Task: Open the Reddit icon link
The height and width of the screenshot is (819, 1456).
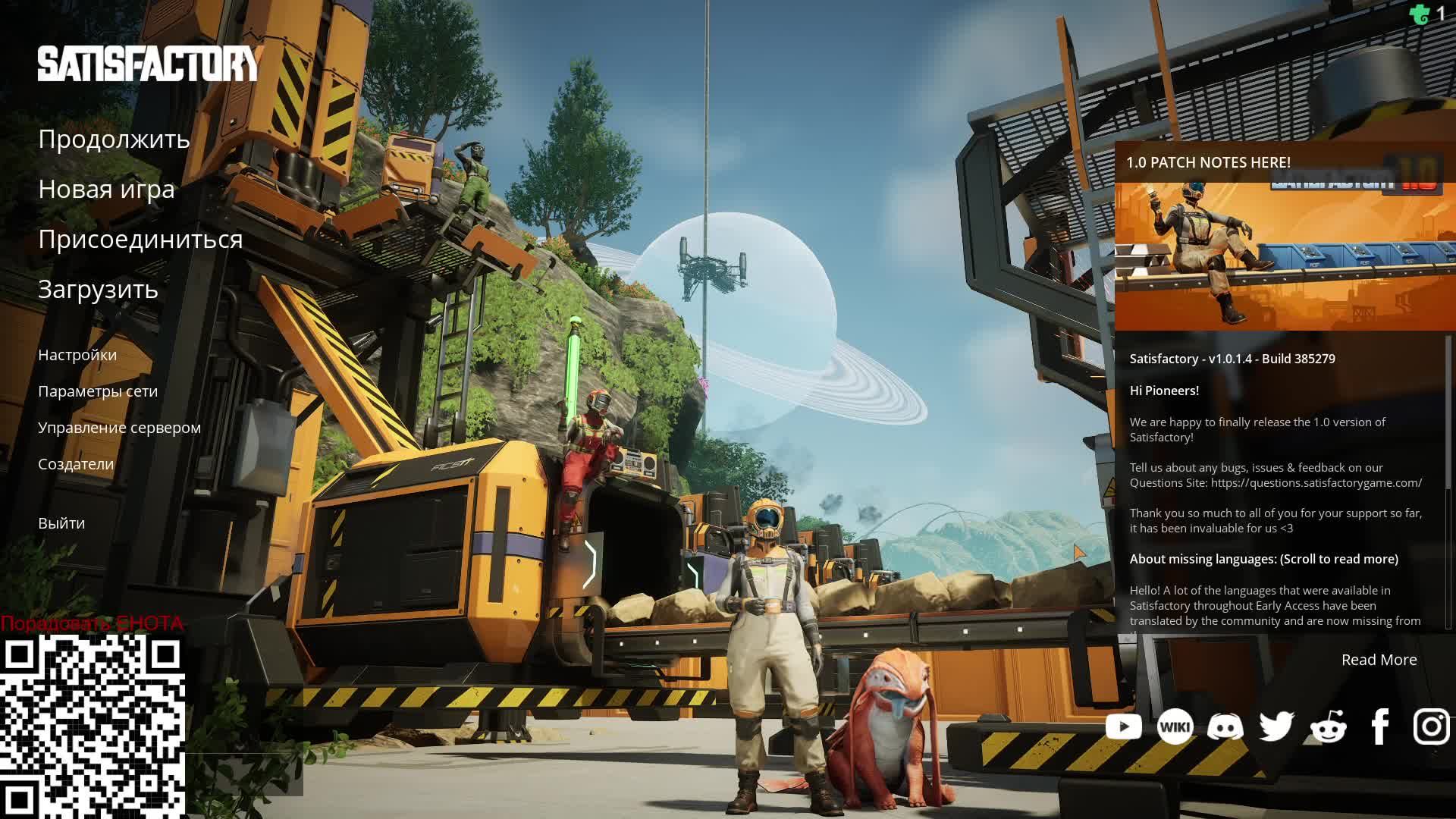Action: coord(1328,726)
